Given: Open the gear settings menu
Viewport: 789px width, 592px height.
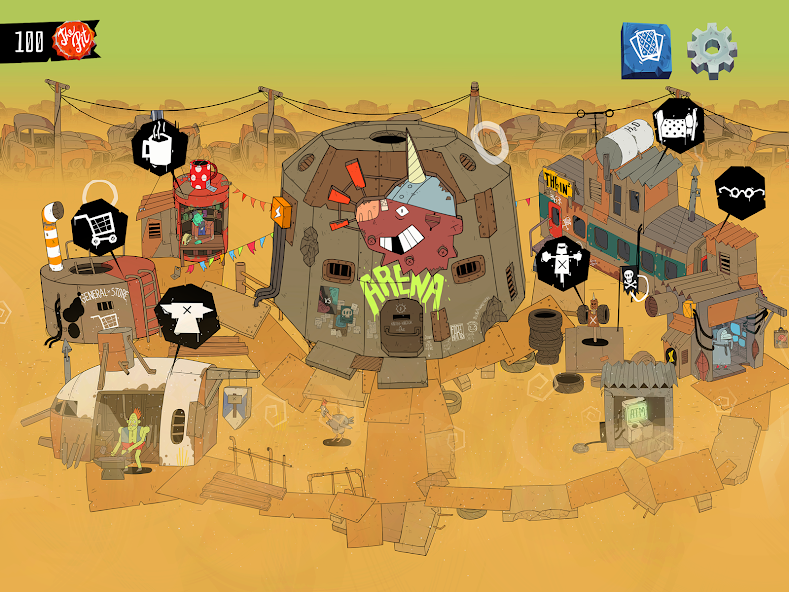Looking at the screenshot, I should (712, 50).
